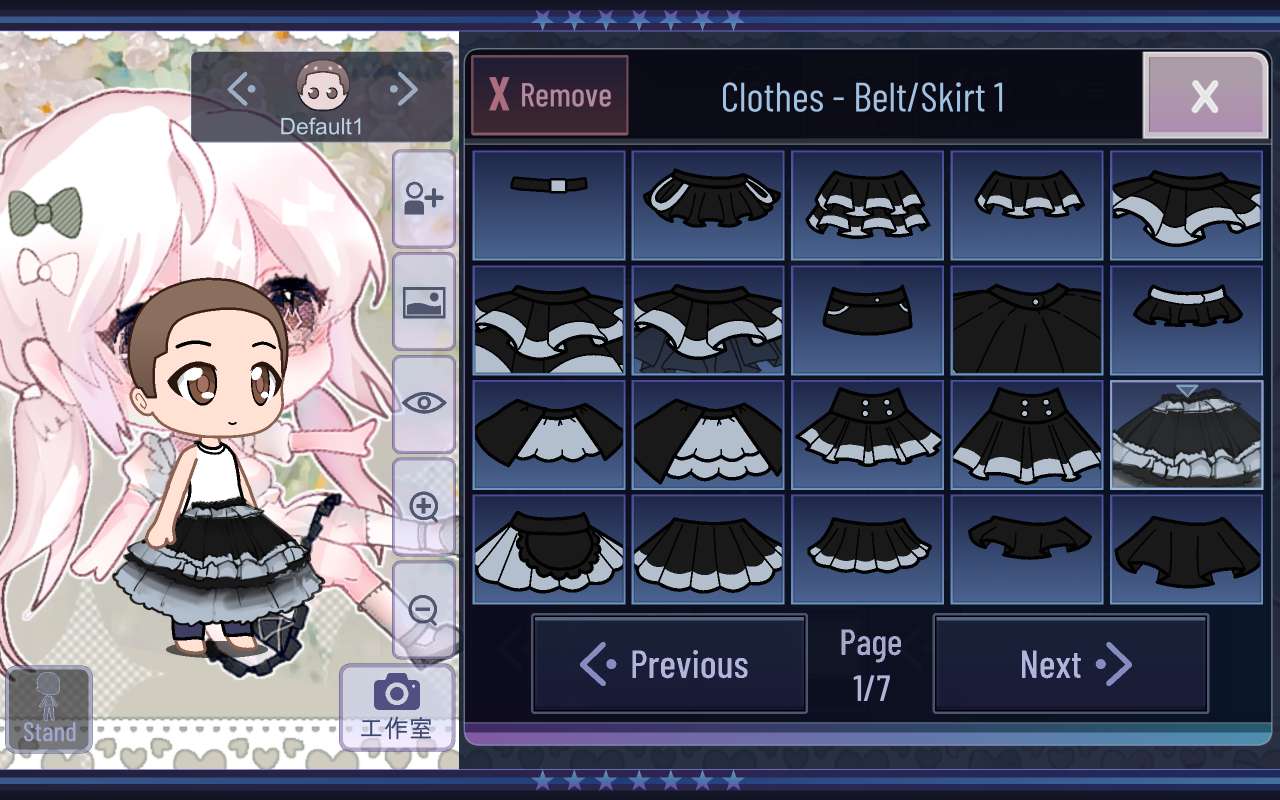Change pose with the Stand button
Image resolution: width=1280 pixels, height=800 pixels.
tap(49, 708)
